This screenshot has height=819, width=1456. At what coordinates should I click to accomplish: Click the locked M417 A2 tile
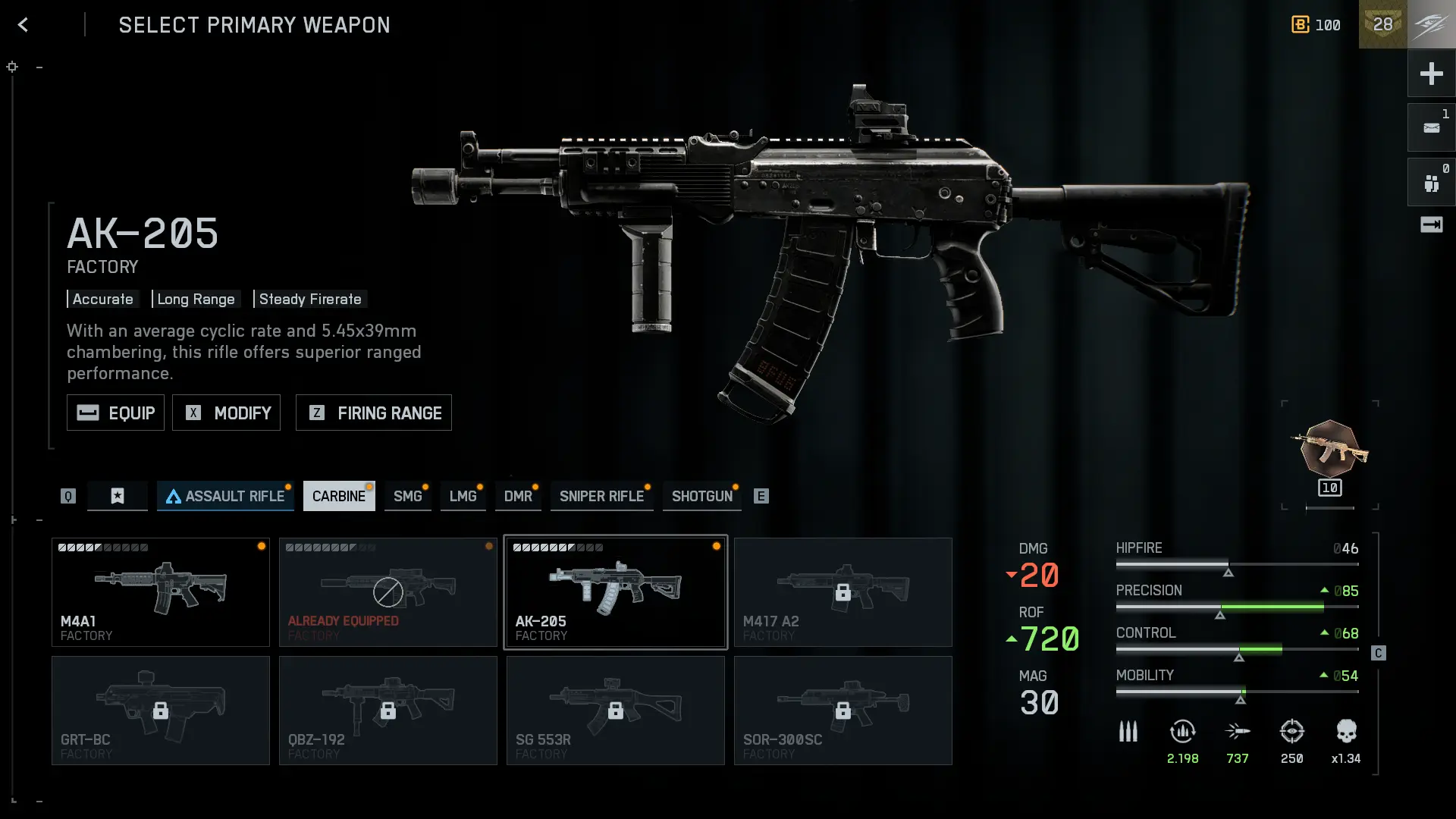click(843, 592)
